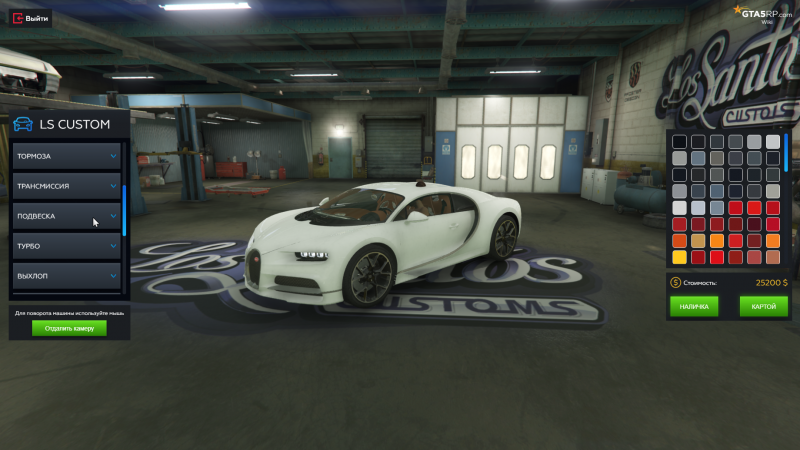Open the Турбо upgrade category
800x450 pixels.
click(67, 246)
